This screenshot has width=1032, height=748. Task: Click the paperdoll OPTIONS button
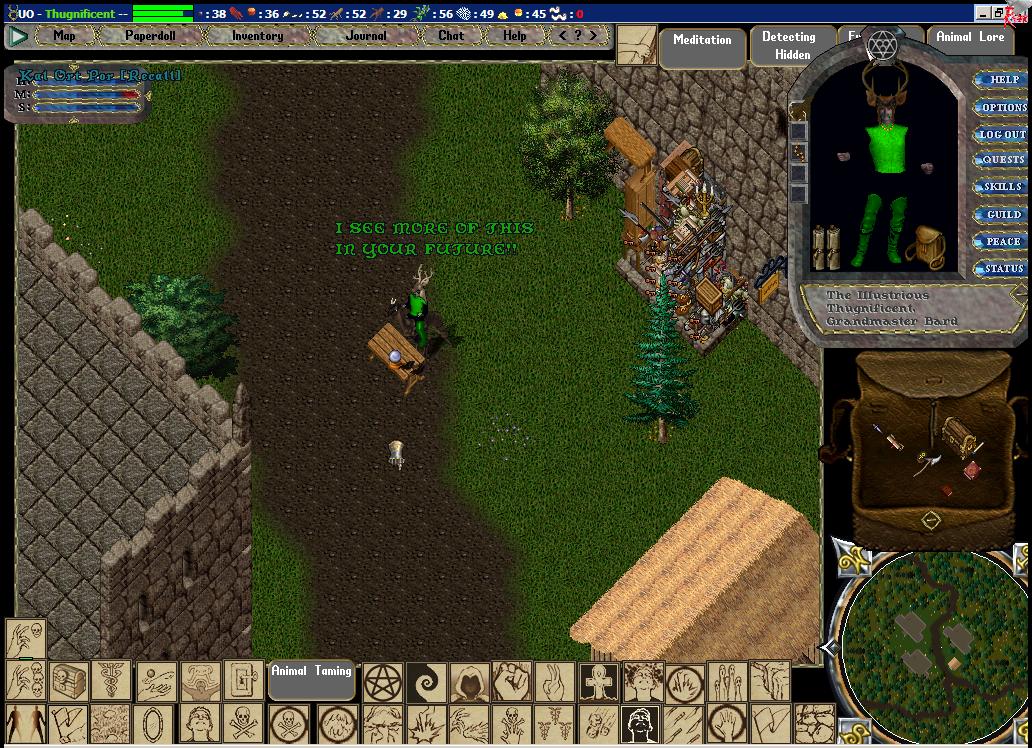tap(1003, 107)
